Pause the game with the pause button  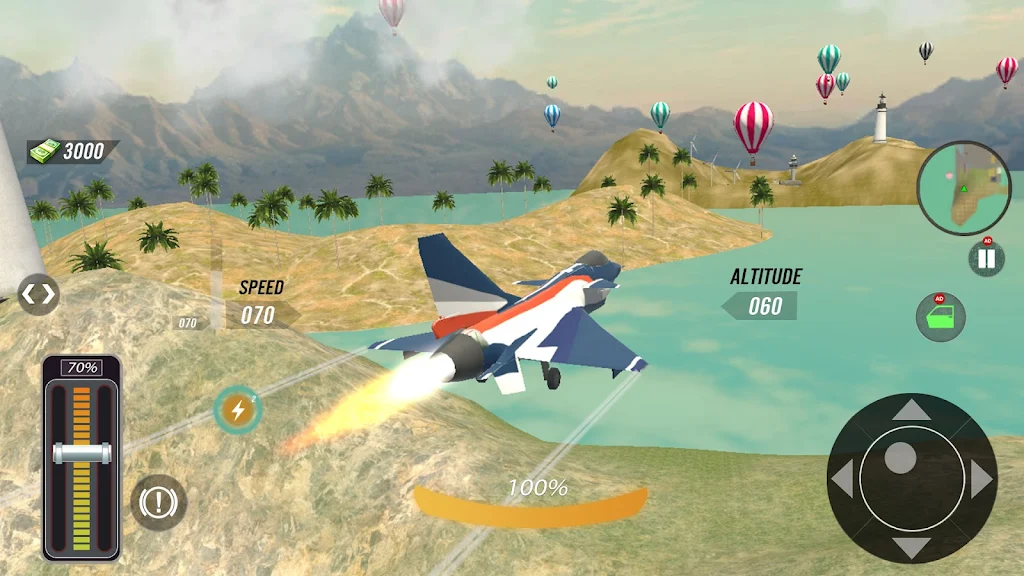(x=986, y=259)
